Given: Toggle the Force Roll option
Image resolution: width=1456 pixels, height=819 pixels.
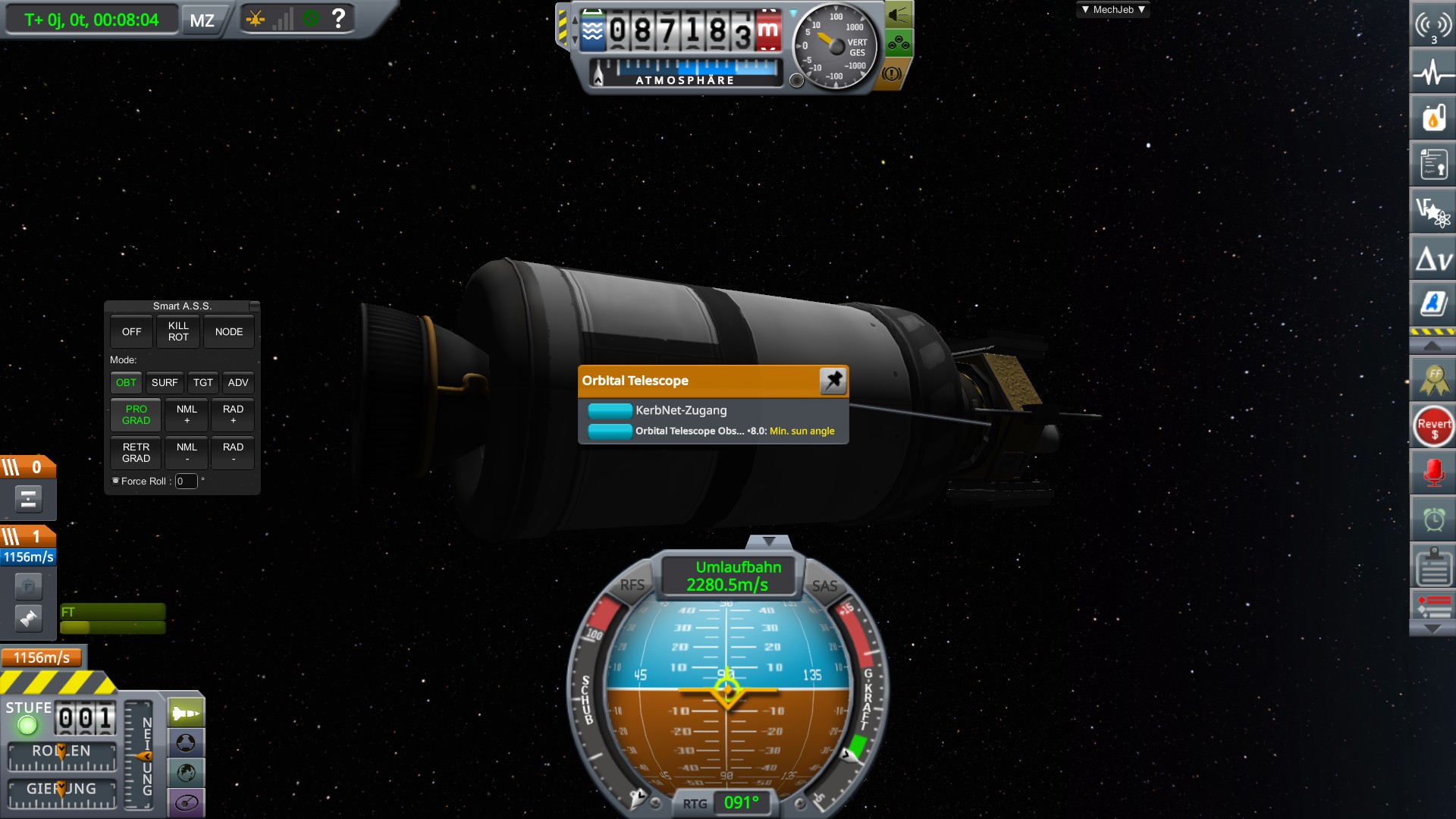Looking at the screenshot, I should 116,481.
